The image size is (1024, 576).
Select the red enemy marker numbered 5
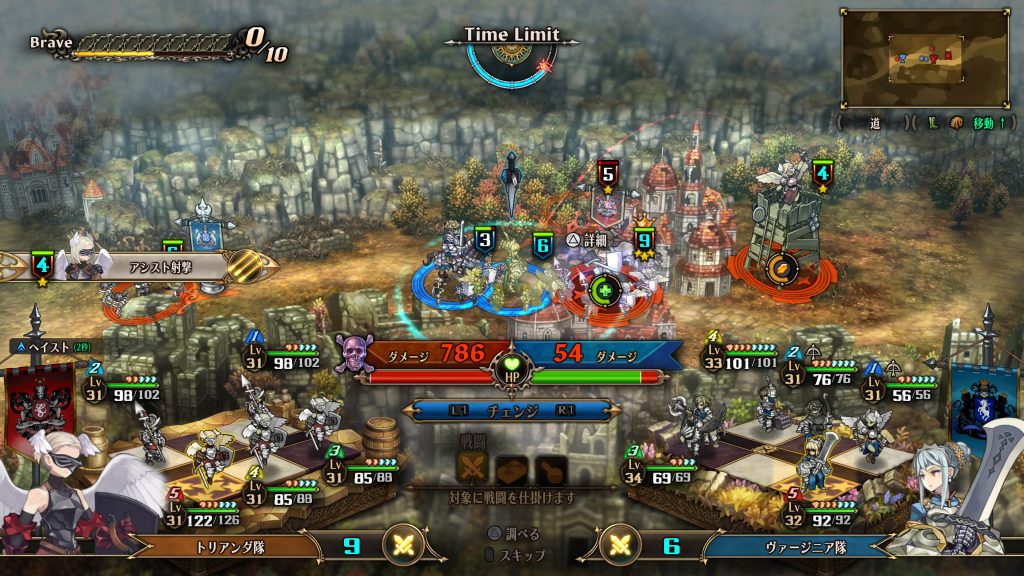606,174
